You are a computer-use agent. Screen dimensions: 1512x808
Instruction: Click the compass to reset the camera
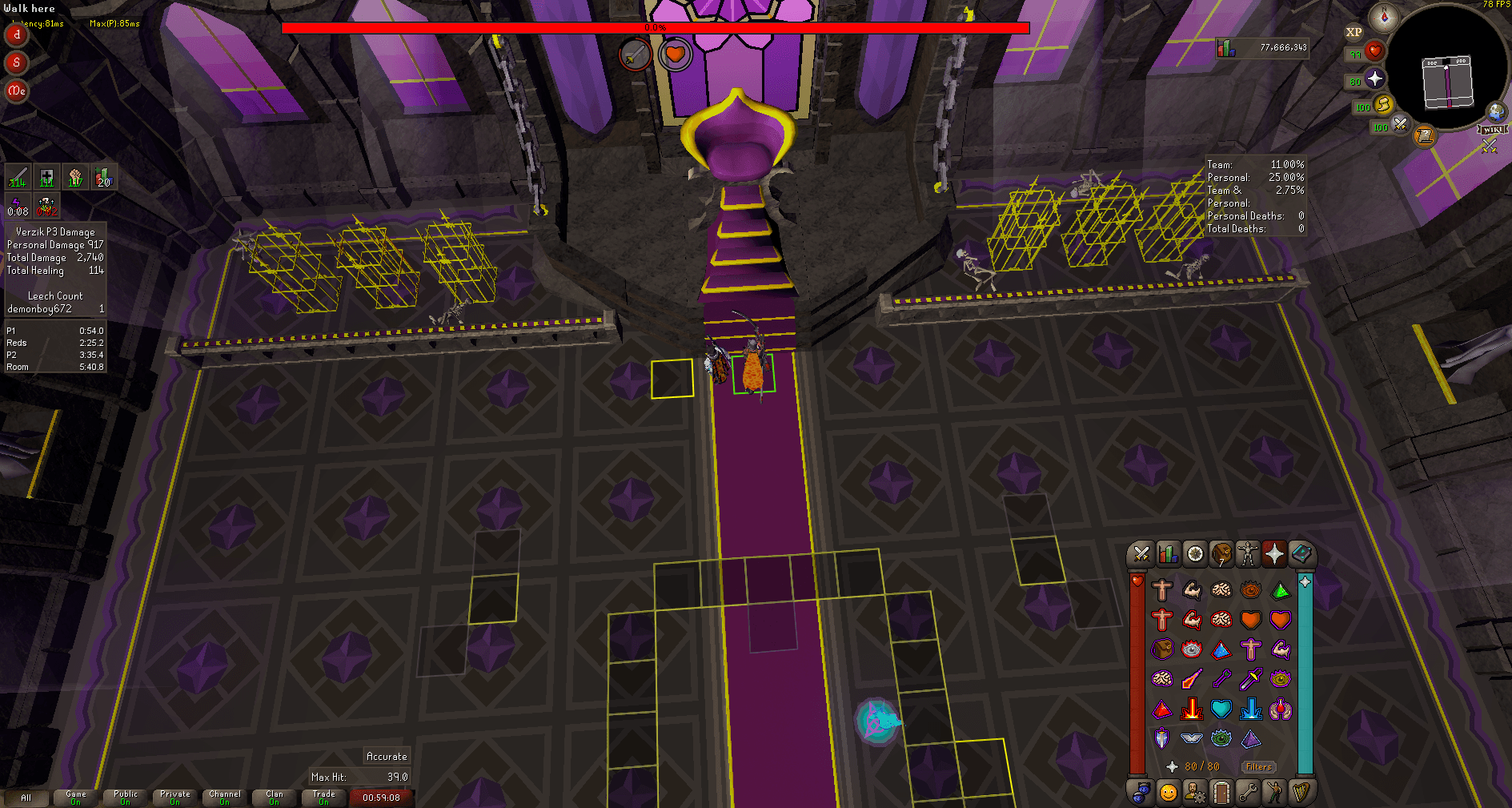(x=1385, y=18)
